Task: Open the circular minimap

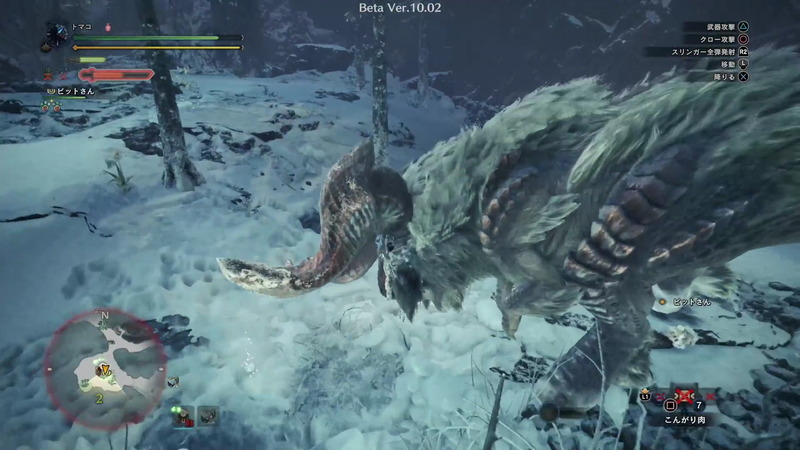Action: (102, 366)
